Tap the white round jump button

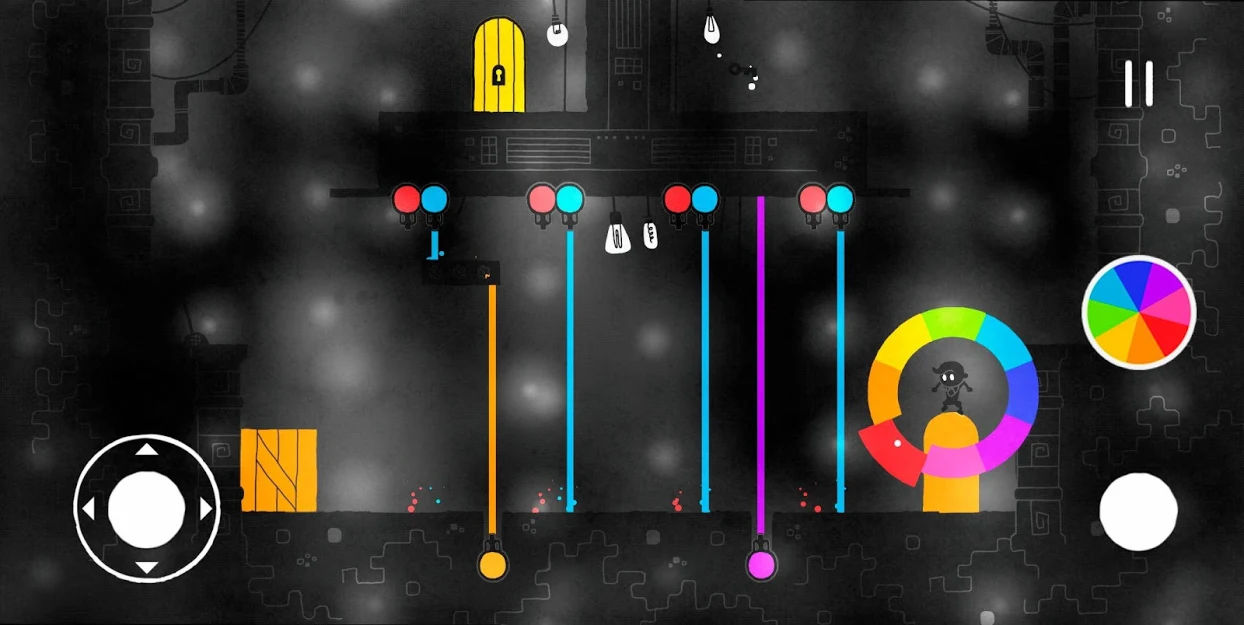pyautogui.click(x=1138, y=511)
